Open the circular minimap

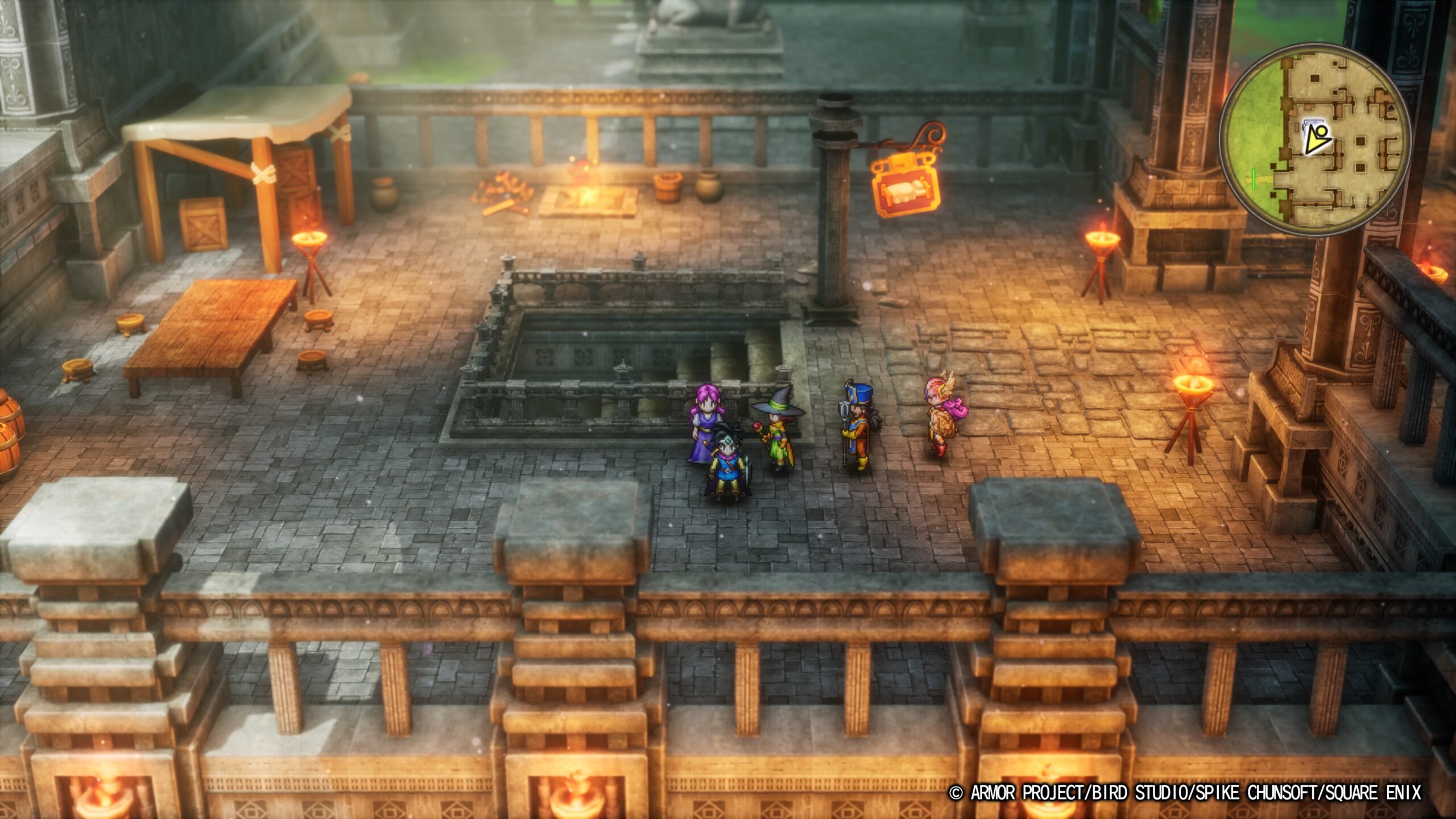pos(1314,140)
